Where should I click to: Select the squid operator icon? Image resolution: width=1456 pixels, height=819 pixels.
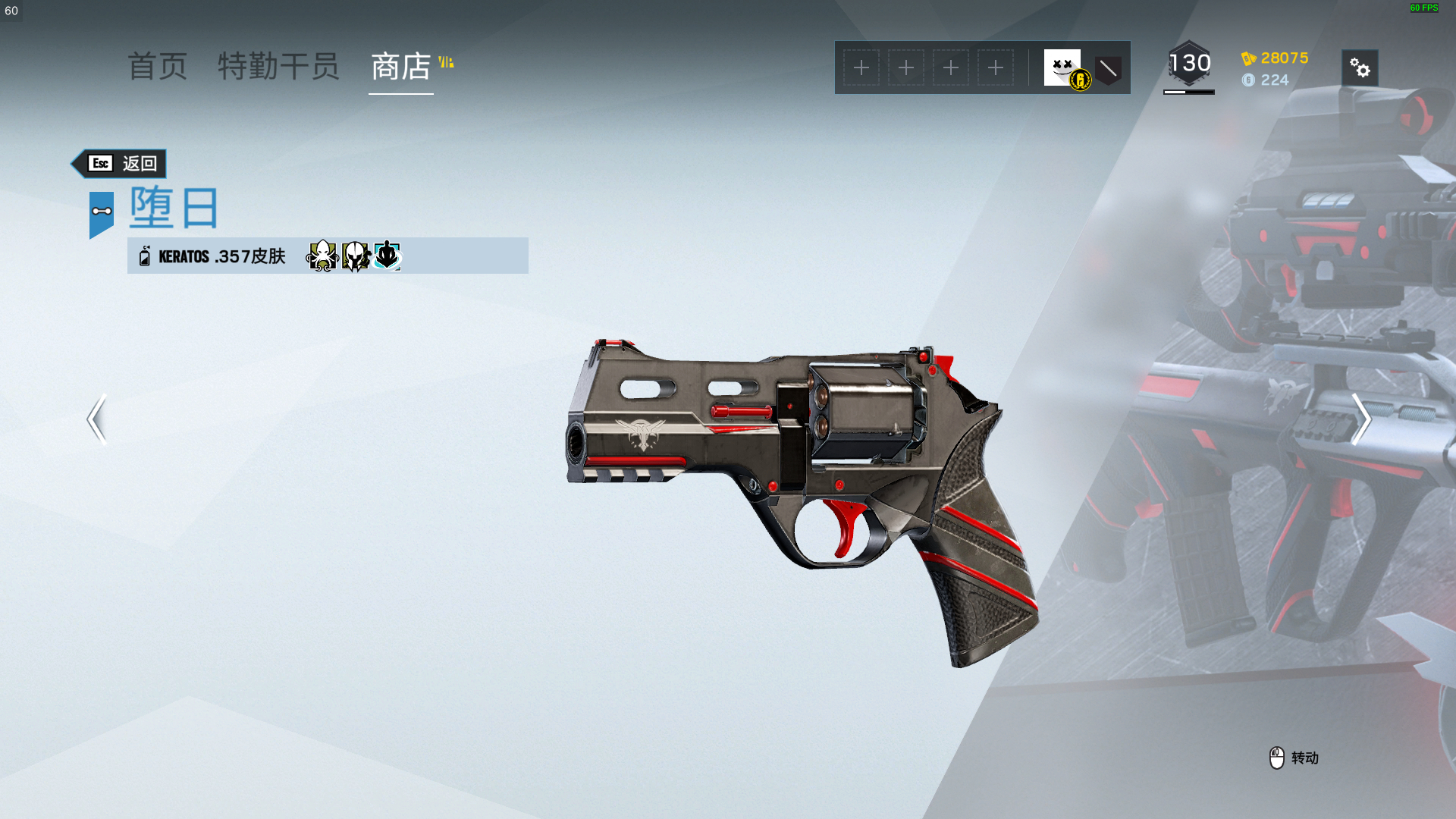[322, 256]
